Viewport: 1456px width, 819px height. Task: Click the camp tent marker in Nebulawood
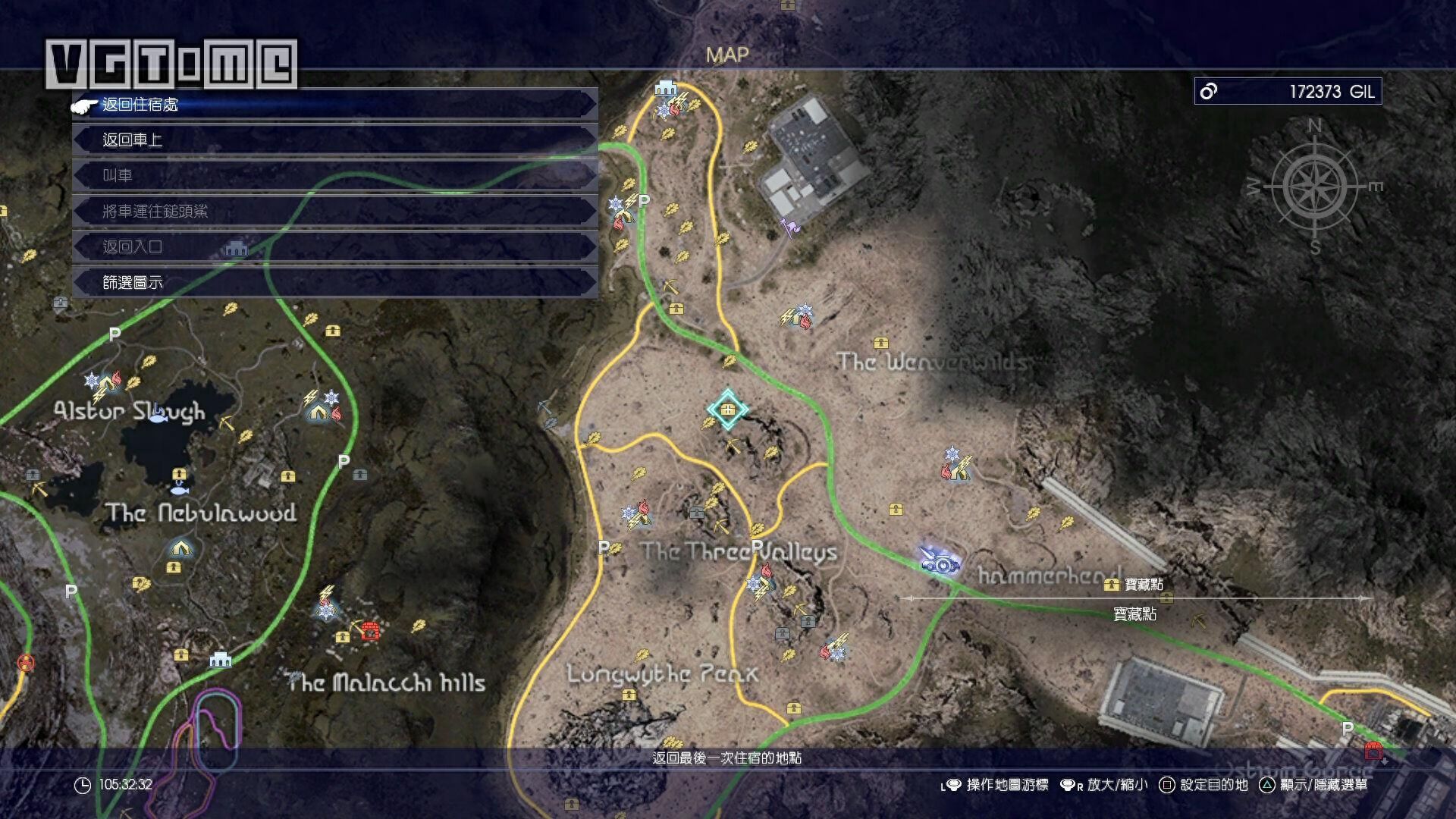(x=180, y=547)
